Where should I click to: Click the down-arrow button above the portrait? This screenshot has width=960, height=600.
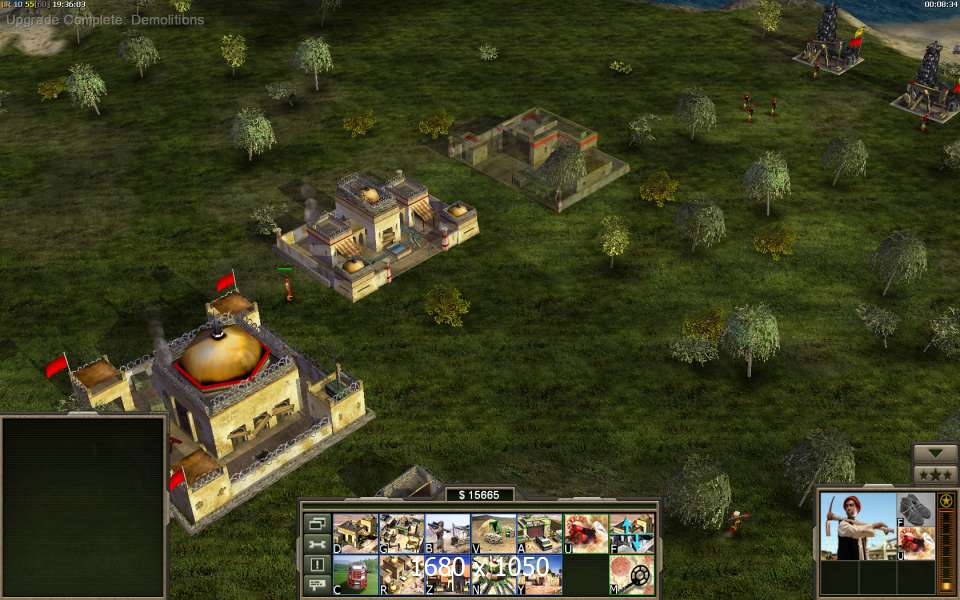pyautogui.click(x=935, y=453)
